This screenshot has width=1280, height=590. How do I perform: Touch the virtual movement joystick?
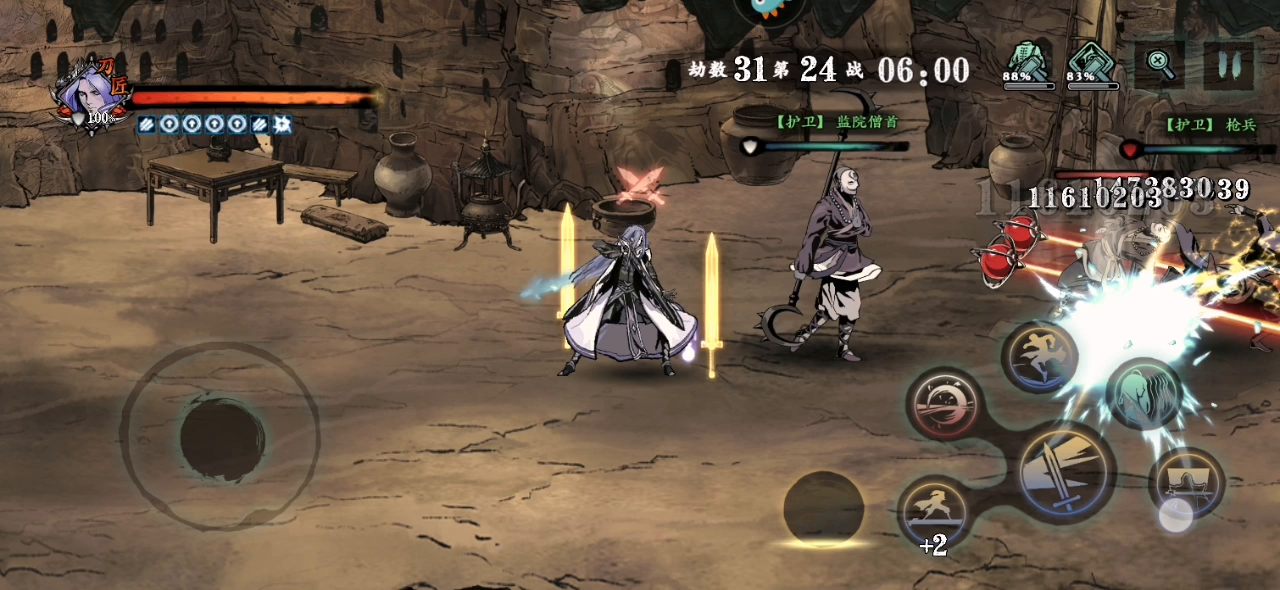tap(221, 437)
